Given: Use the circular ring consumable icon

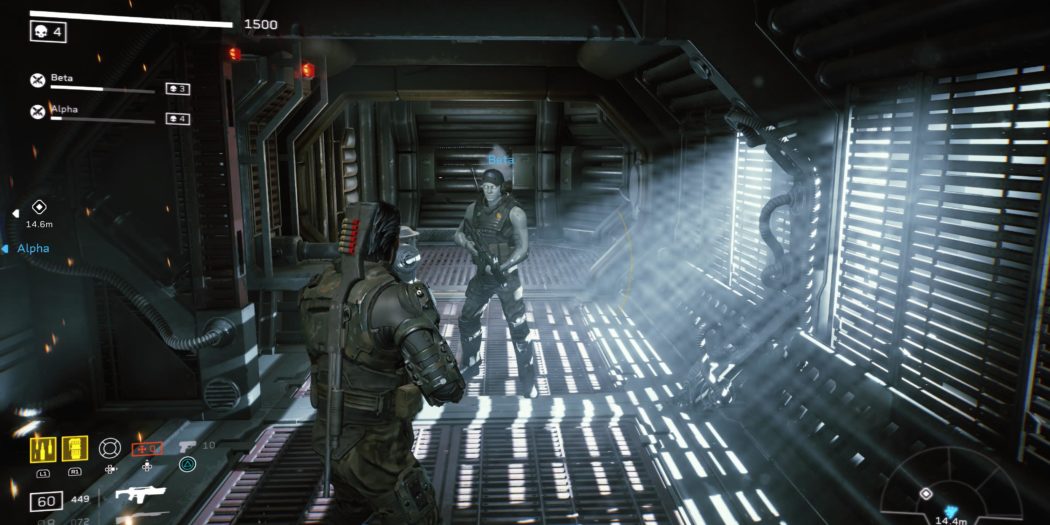Looking at the screenshot, I should [x=110, y=449].
